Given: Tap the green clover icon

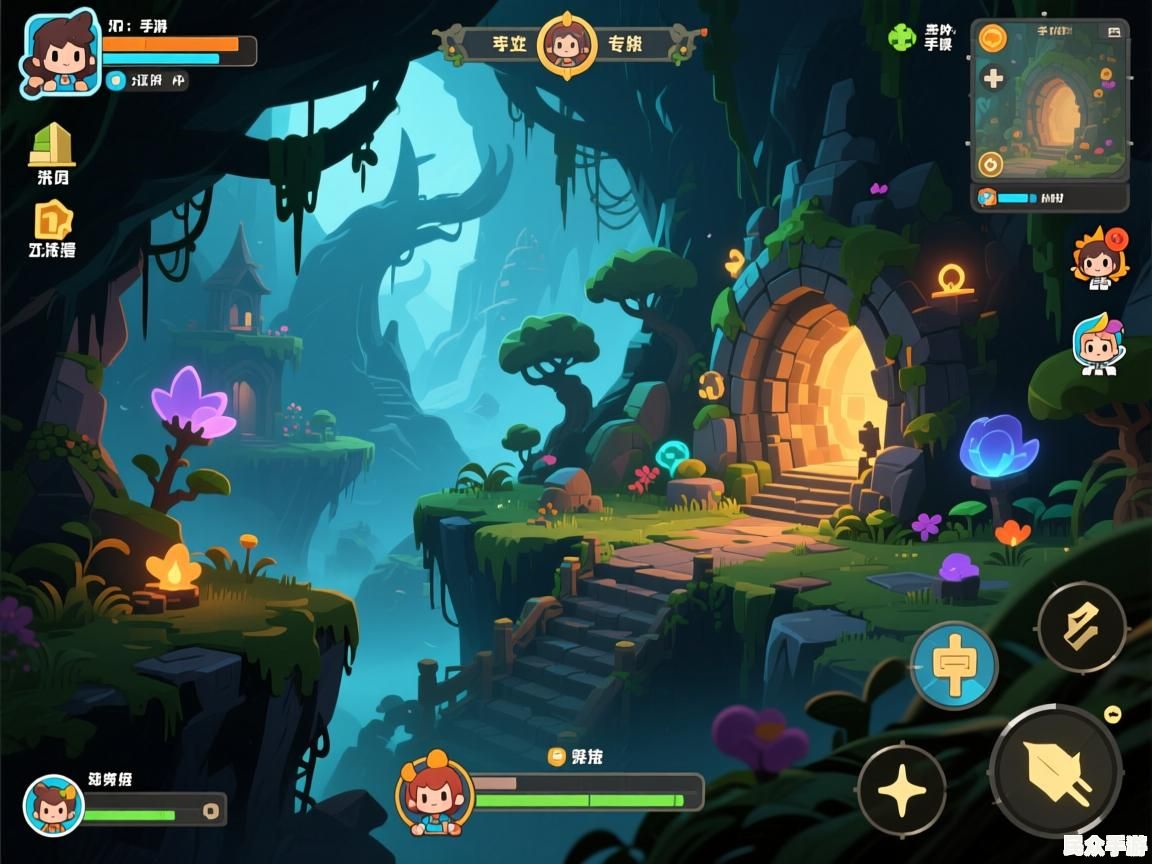Looking at the screenshot, I should (x=902, y=38).
